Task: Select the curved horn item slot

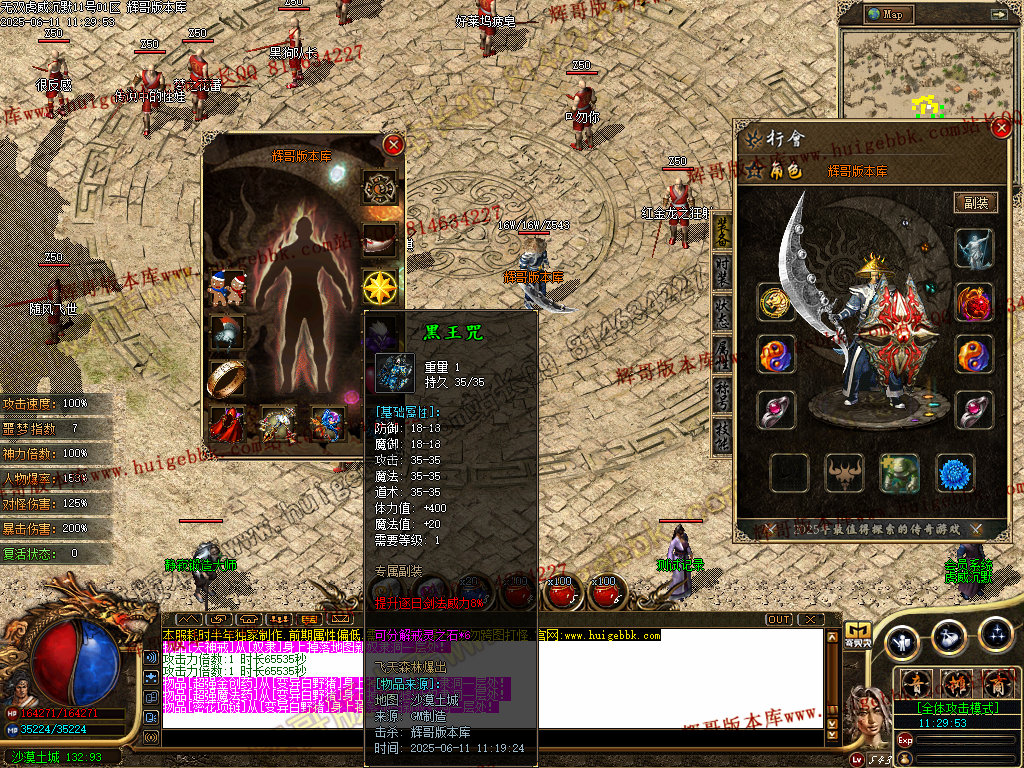Action: pyautogui.click(x=380, y=240)
